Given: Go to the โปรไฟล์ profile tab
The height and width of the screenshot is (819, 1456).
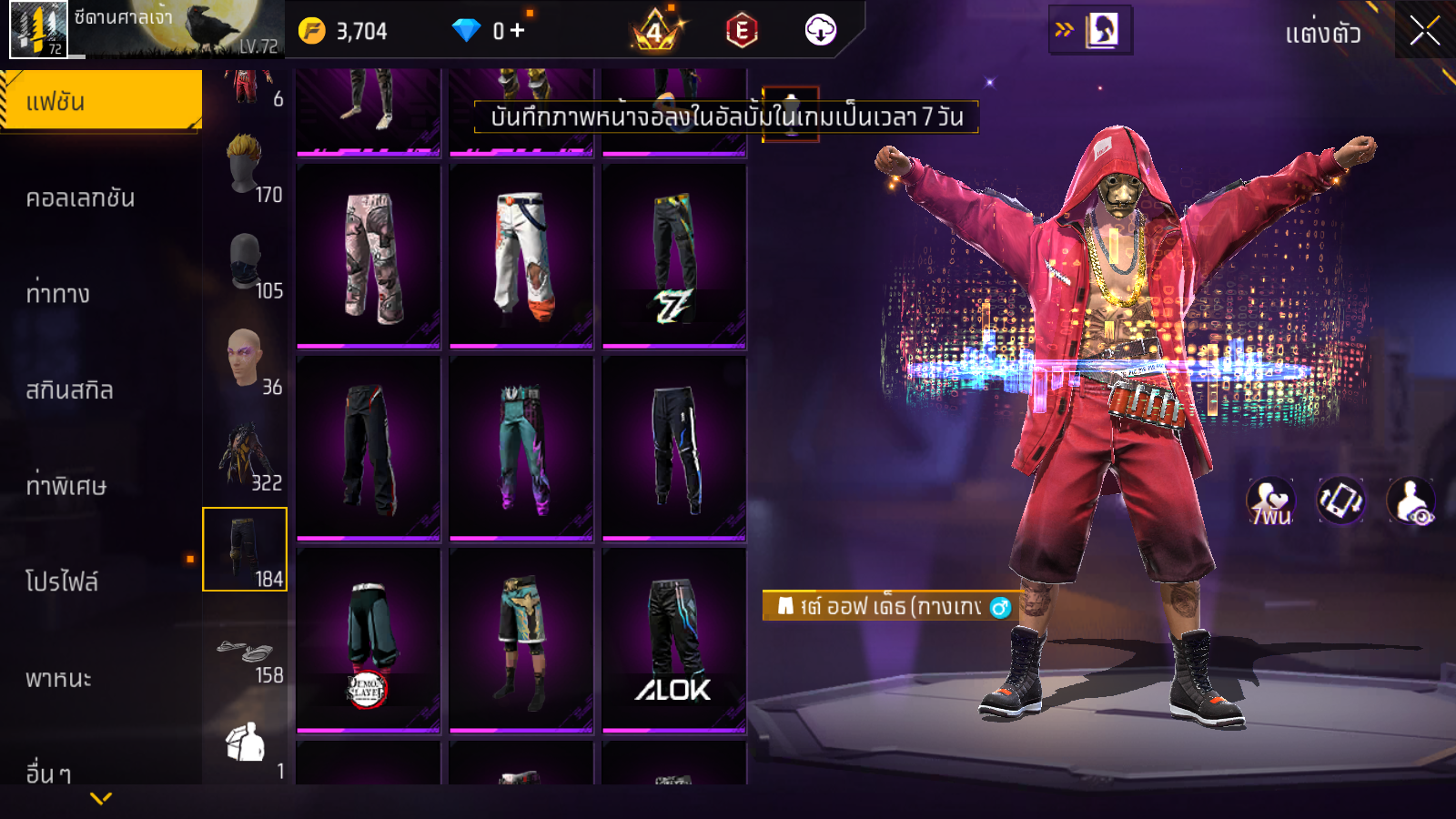Looking at the screenshot, I should 62,581.
